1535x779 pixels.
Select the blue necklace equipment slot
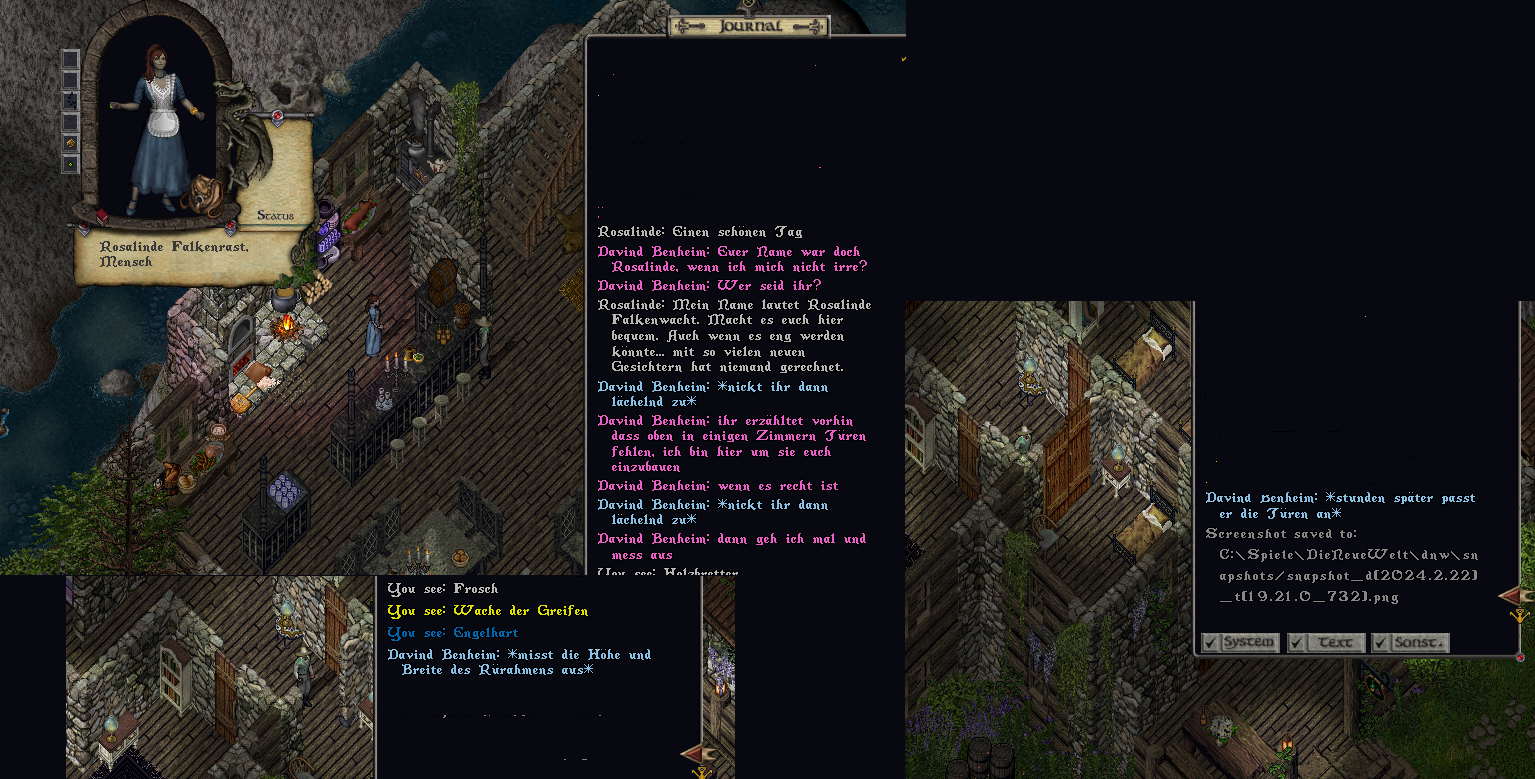click(x=71, y=101)
